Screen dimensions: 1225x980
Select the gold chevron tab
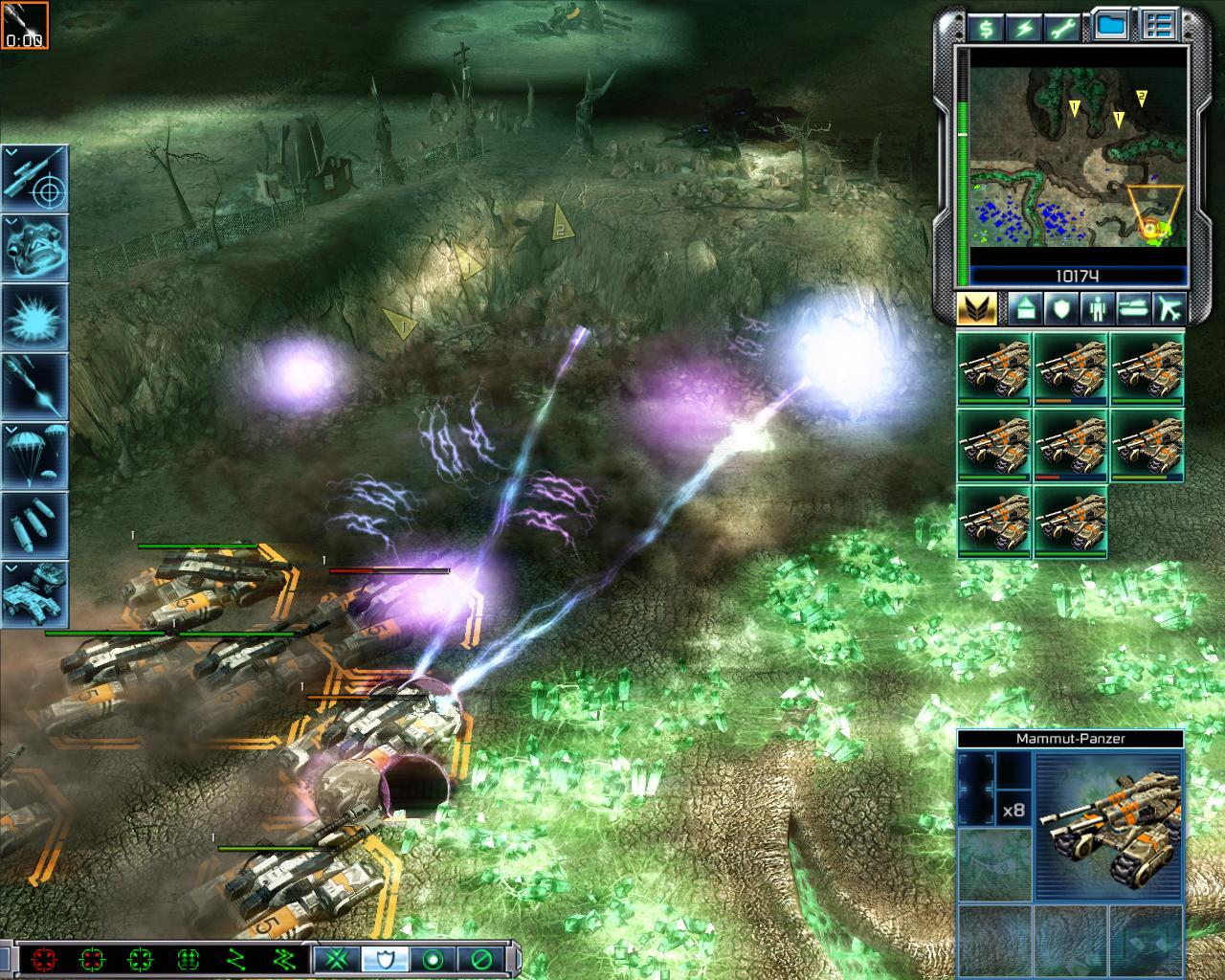[976, 308]
